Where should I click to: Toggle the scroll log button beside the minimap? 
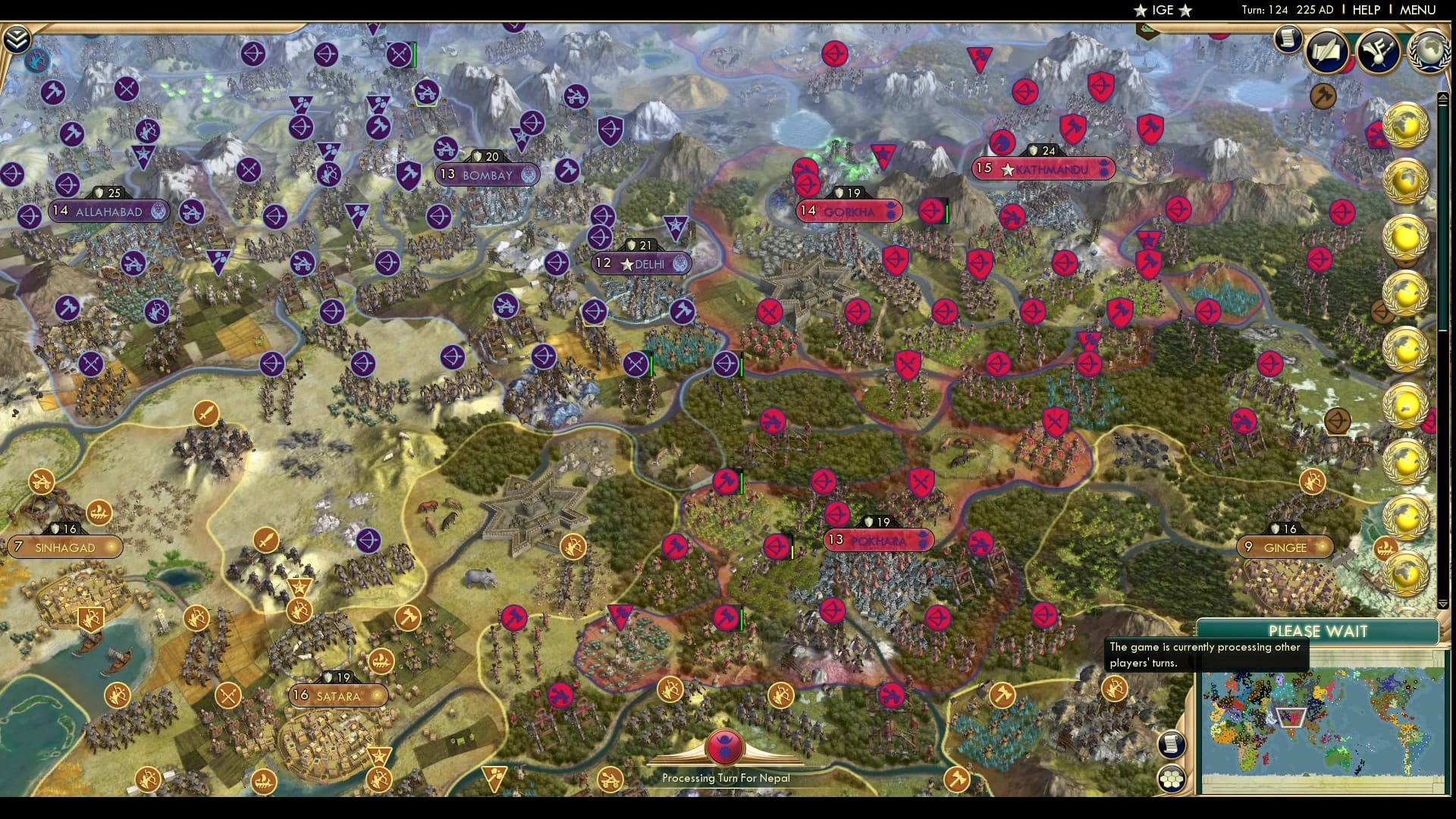pos(1172,745)
